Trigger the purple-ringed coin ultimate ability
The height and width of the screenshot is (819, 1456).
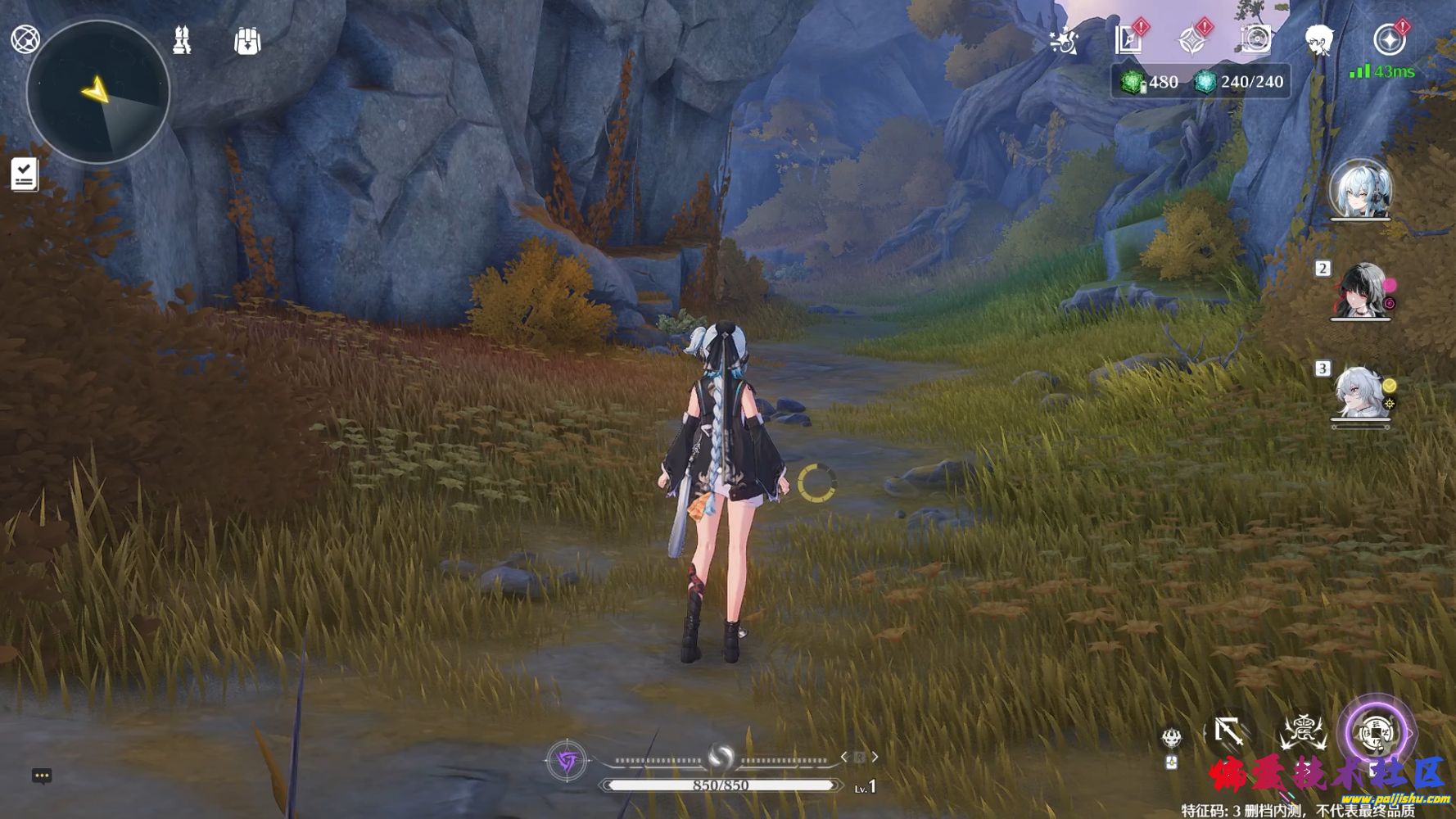click(1376, 733)
